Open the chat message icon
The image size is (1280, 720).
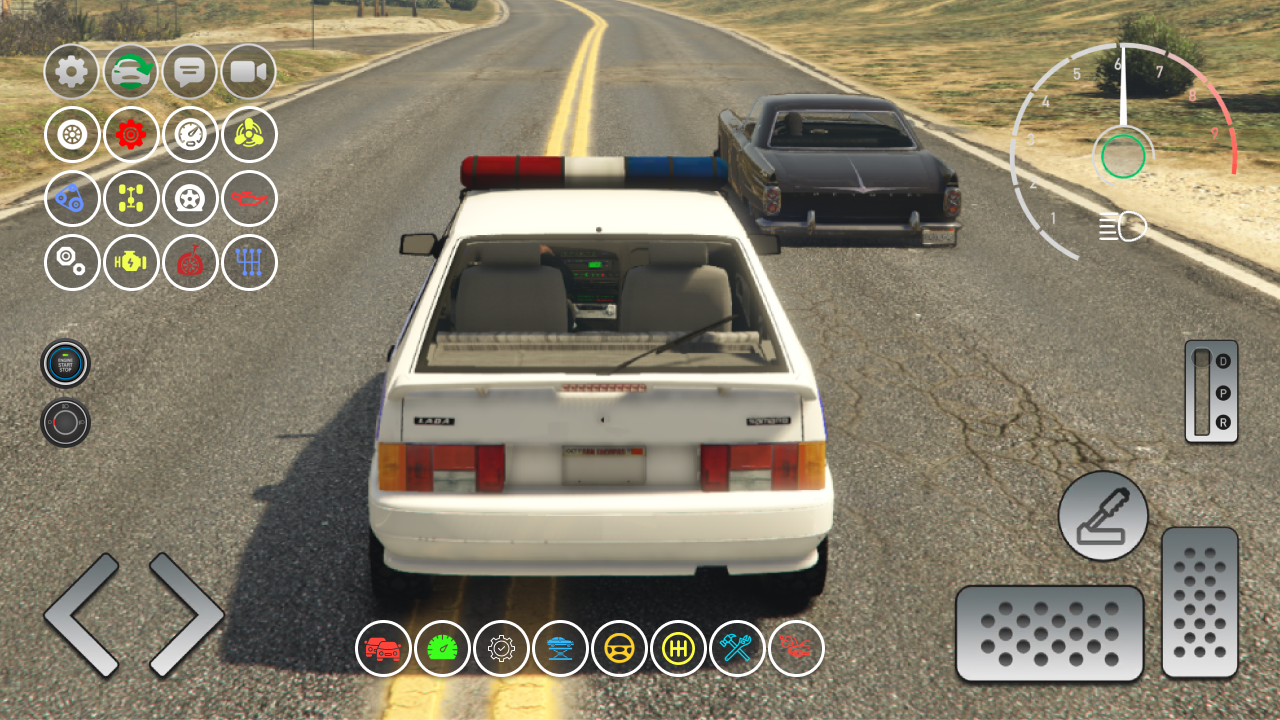point(190,71)
